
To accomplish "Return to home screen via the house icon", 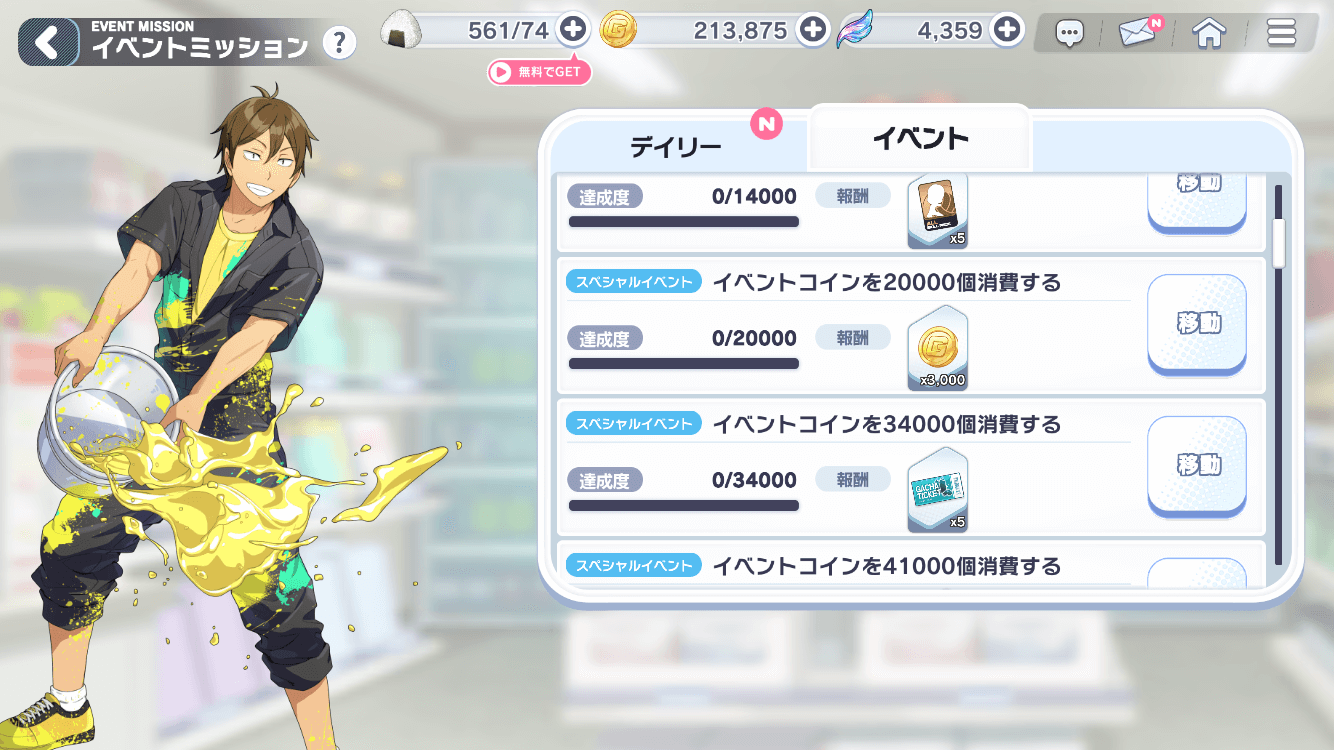I will click(1209, 32).
